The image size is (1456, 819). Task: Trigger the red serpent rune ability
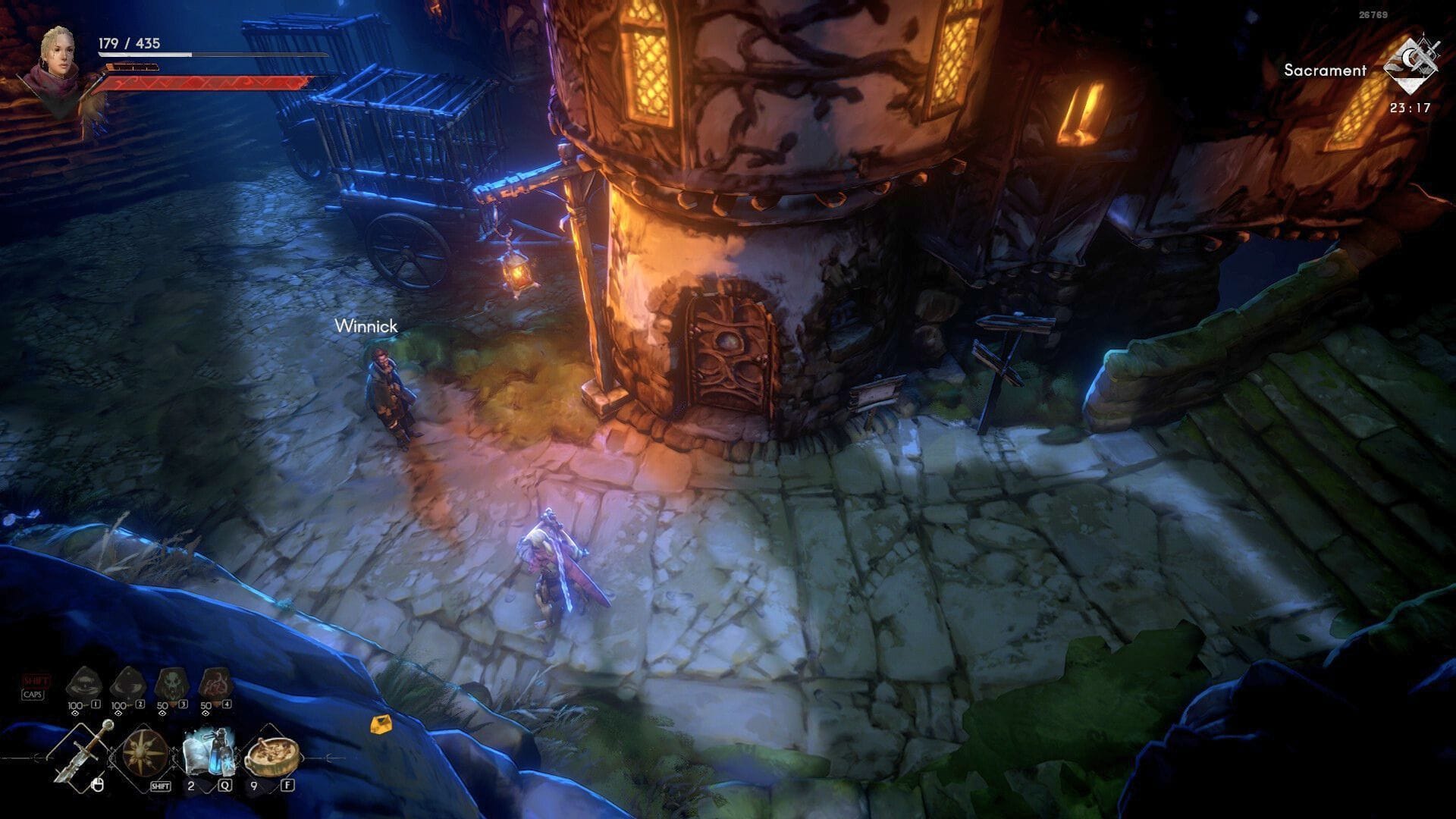pyautogui.click(x=213, y=684)
